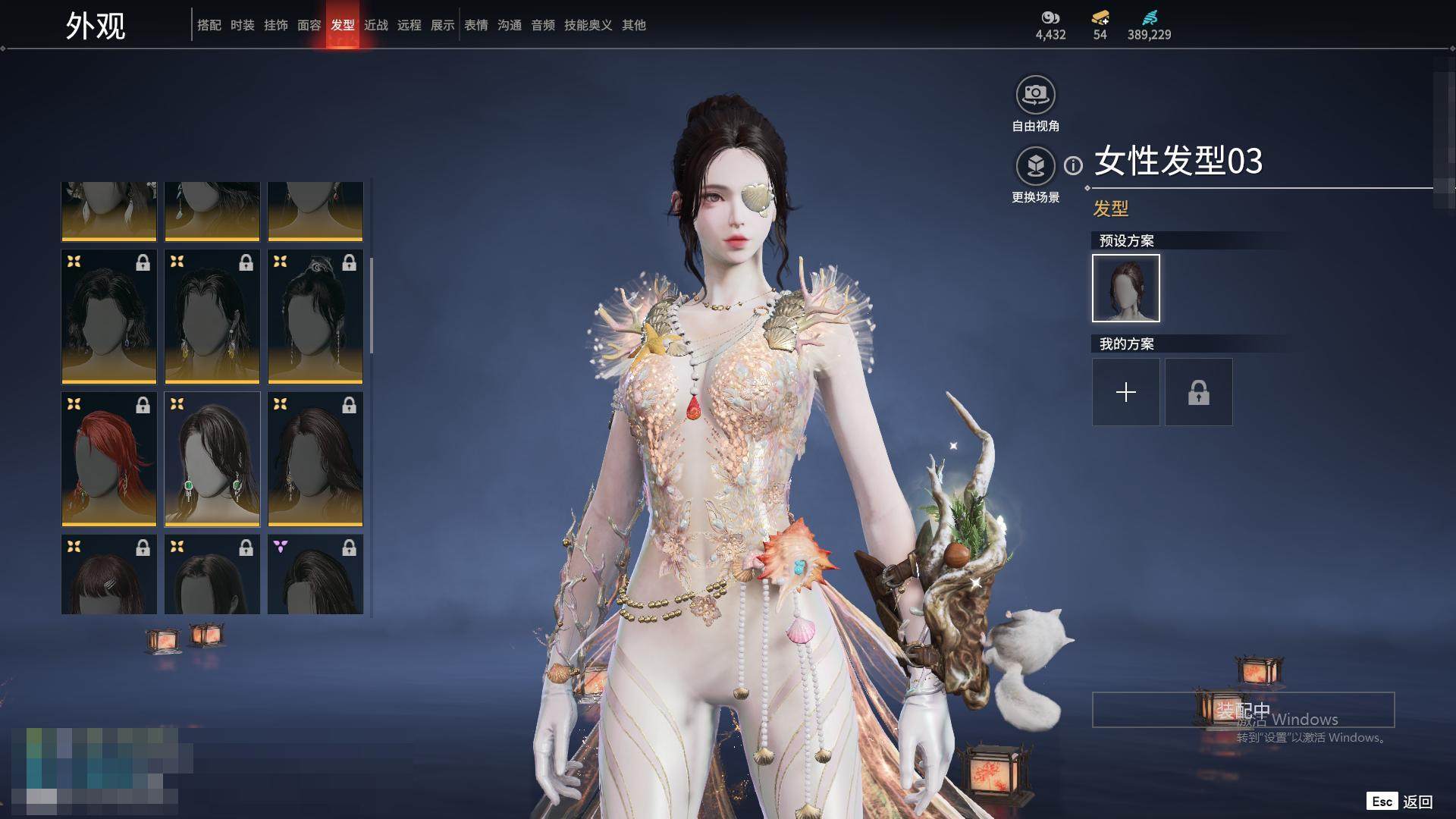The height and width of the screenshot is (819, 1456).
Task: Switch to the 近战 tab
Action: pyautogui.click(x=375, y=25)
